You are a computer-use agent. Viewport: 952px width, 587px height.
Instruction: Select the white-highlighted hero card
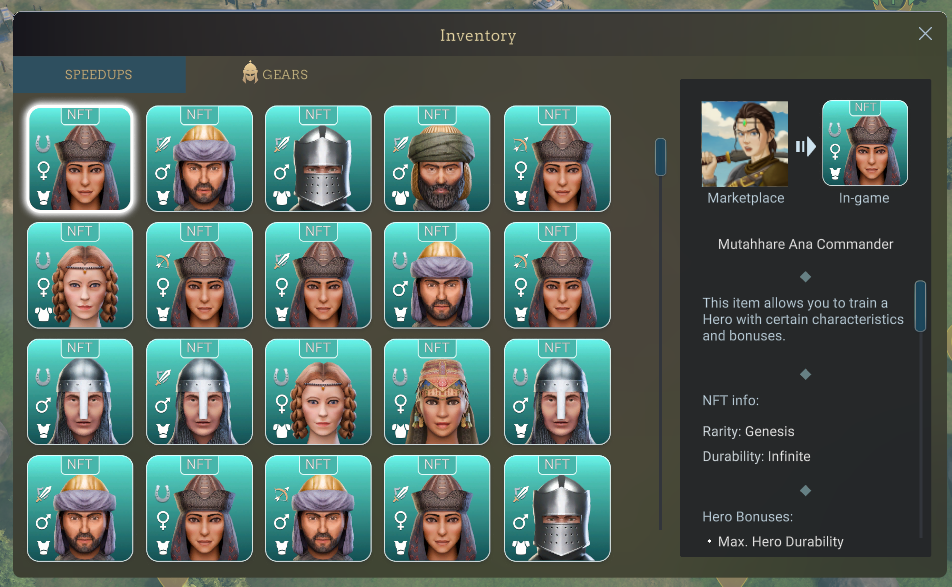[80, 159]
